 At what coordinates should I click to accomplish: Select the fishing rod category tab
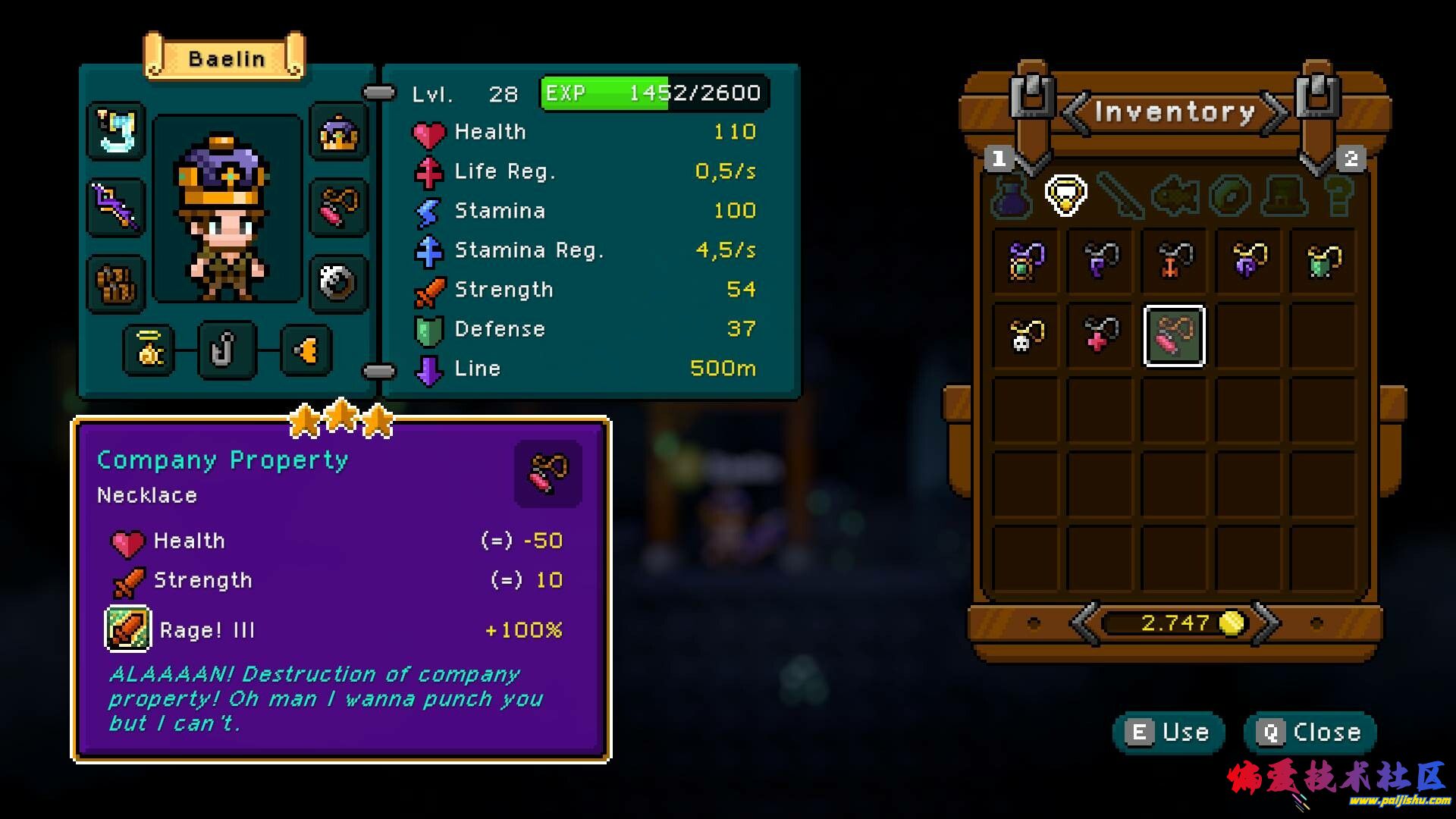(x=1120, y=196)
